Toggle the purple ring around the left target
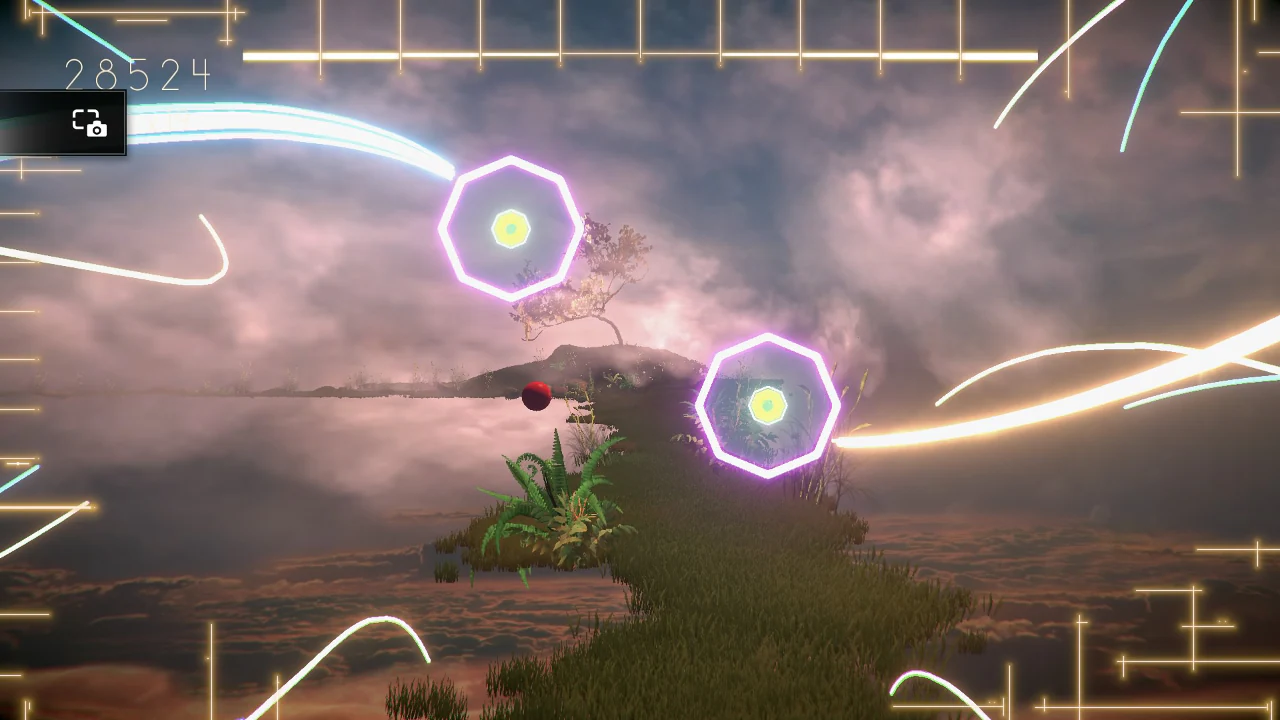Image resolution: width=1280 pixels, height=720 pixels. coord(512,160)
